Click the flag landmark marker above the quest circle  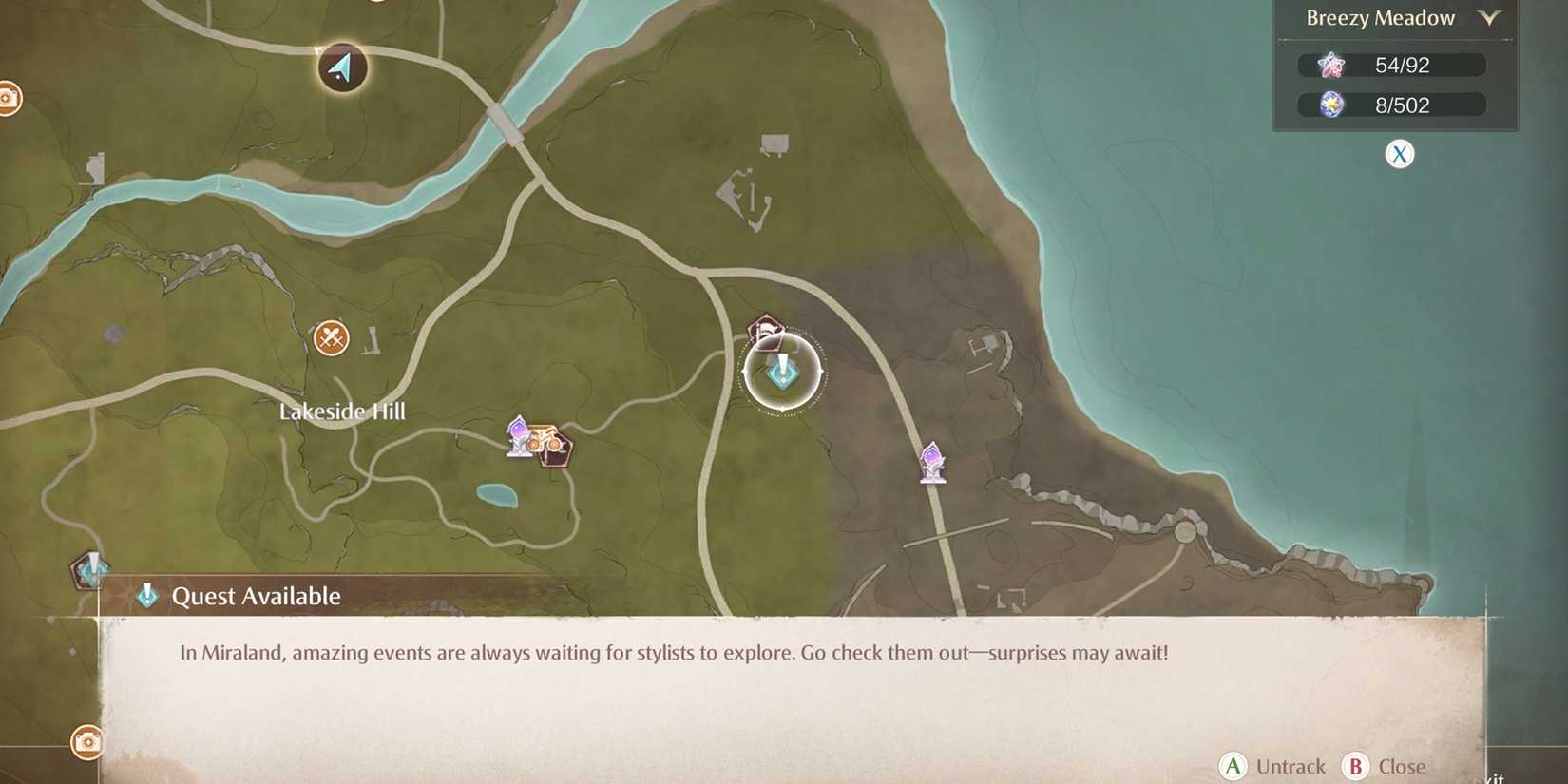pyautogui.click(x=766, y=333)
